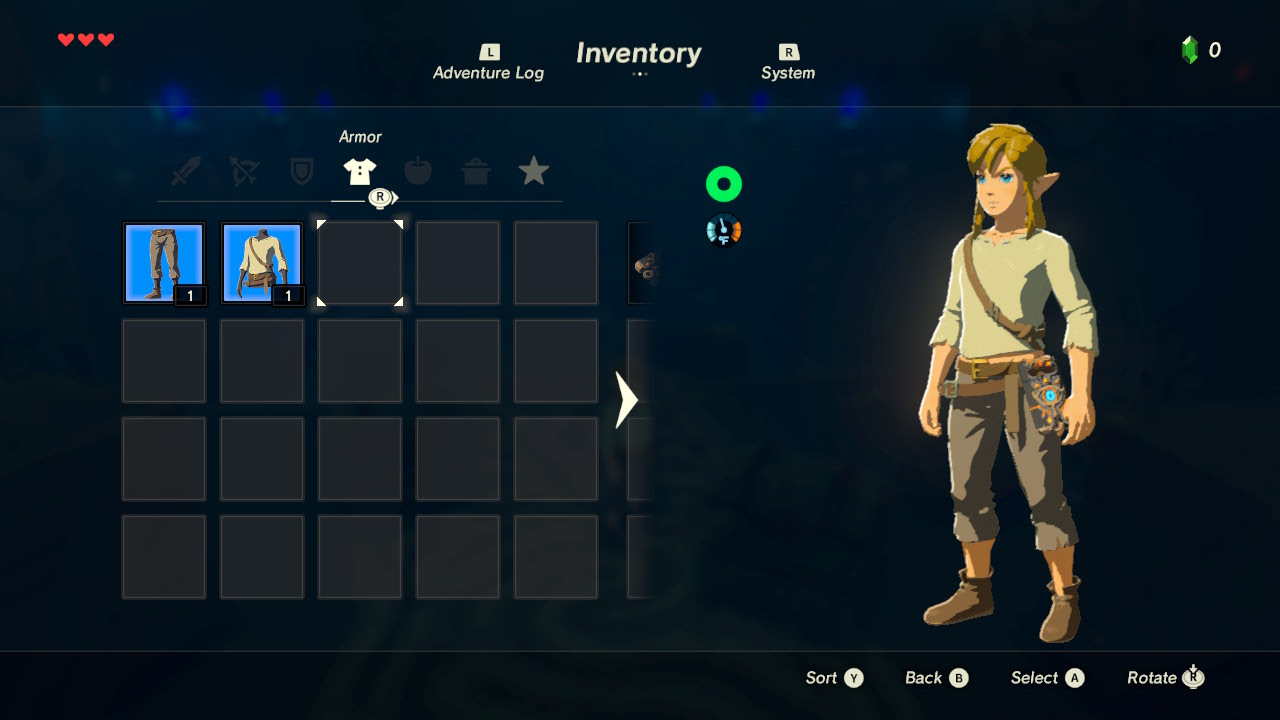Switch to the shields category
Image resolution: width=1280 pixels, height=720 pixels.
tap(301, 172)
